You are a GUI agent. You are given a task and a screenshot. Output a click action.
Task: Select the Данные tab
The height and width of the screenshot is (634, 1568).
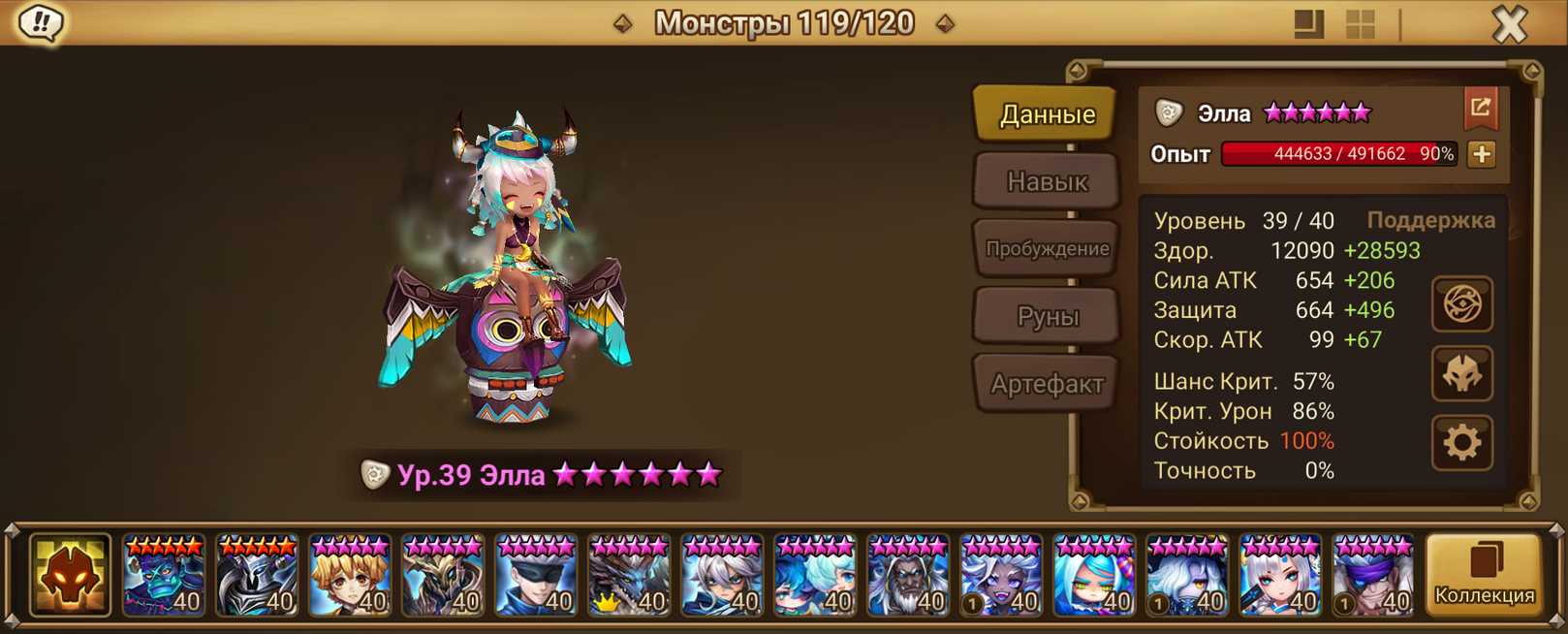click(1047, 114)
